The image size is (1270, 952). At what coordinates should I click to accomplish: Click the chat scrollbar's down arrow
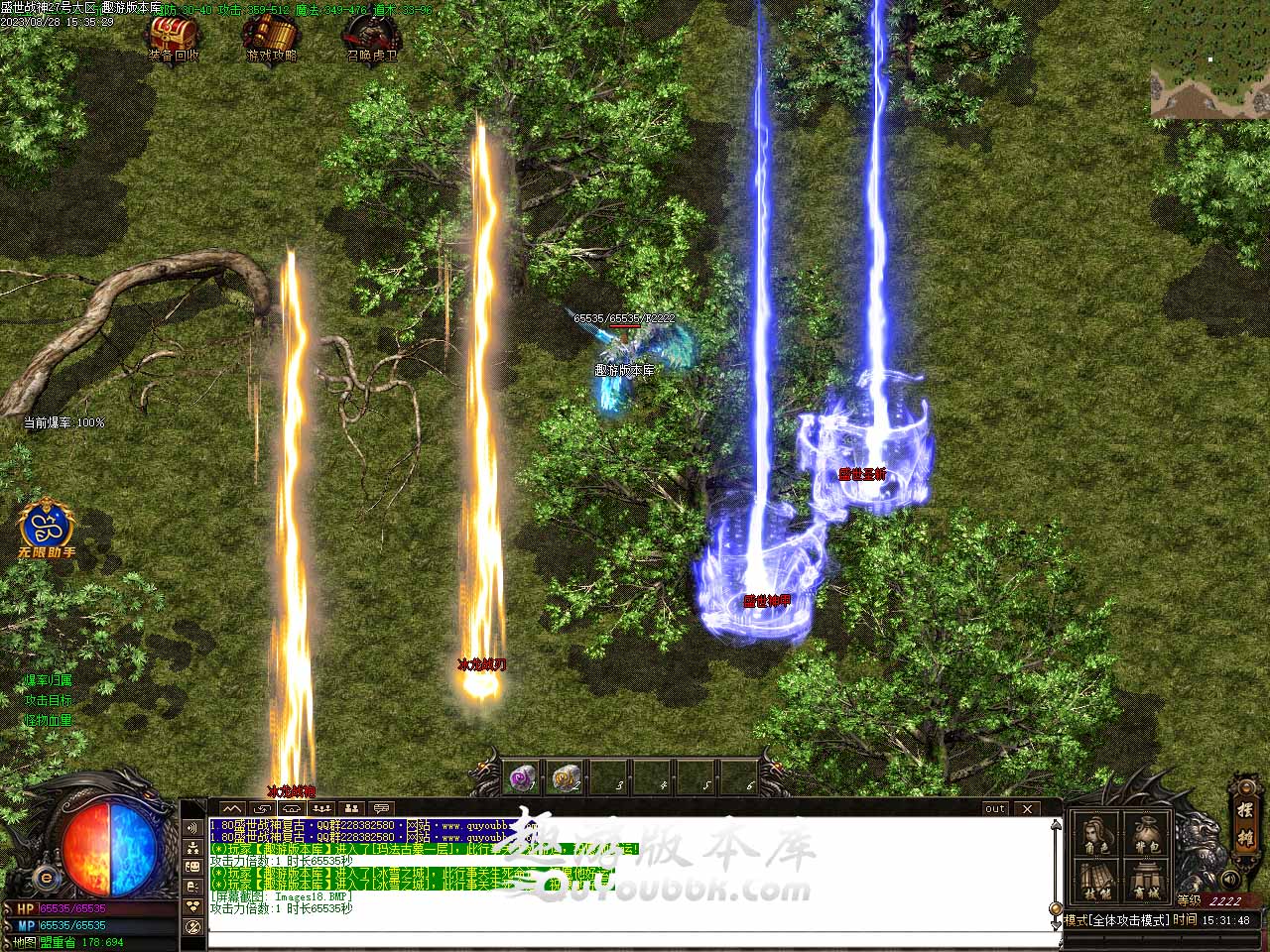tap(1055, 924)
